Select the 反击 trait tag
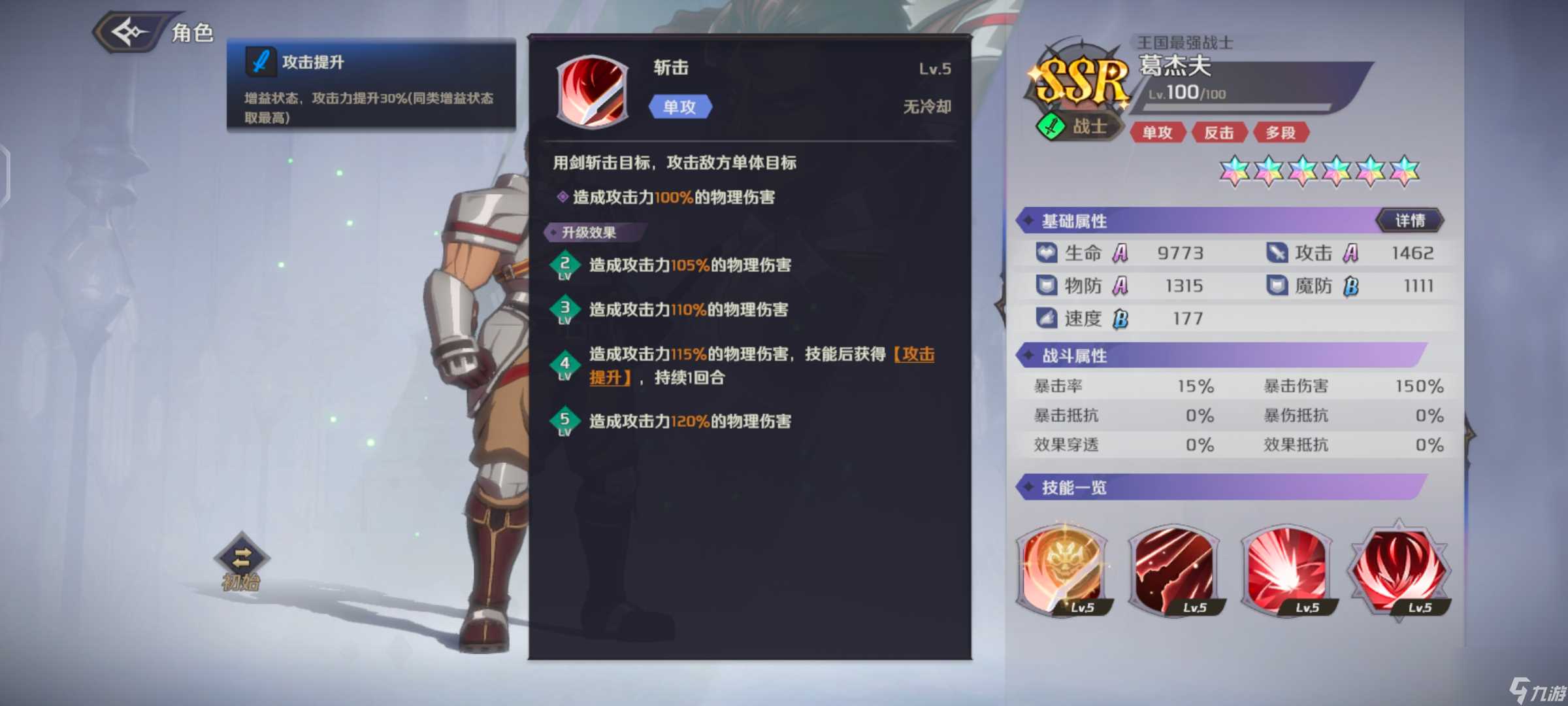1568x706 pixels. 1219,133
